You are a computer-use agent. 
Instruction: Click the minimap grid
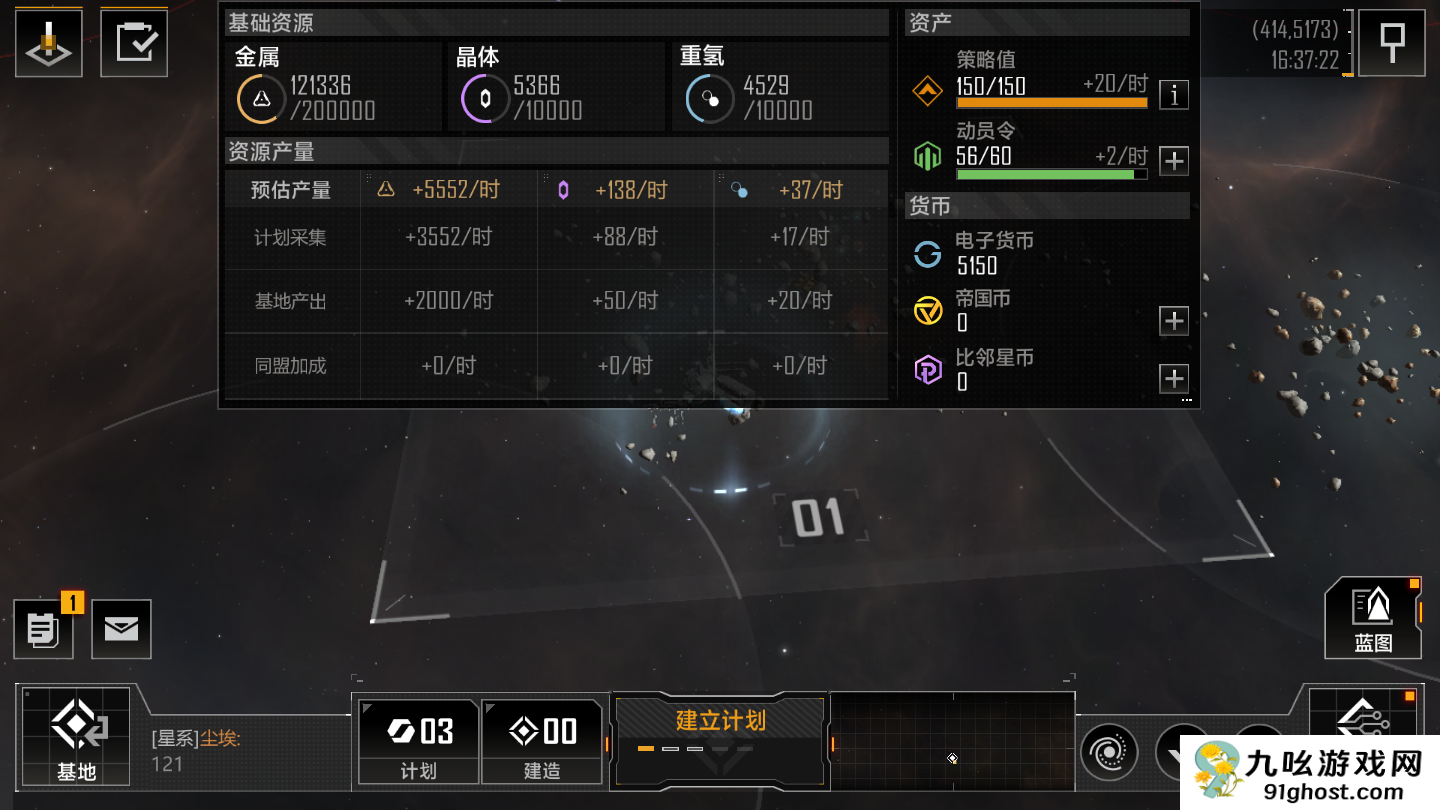coord(952,740)
